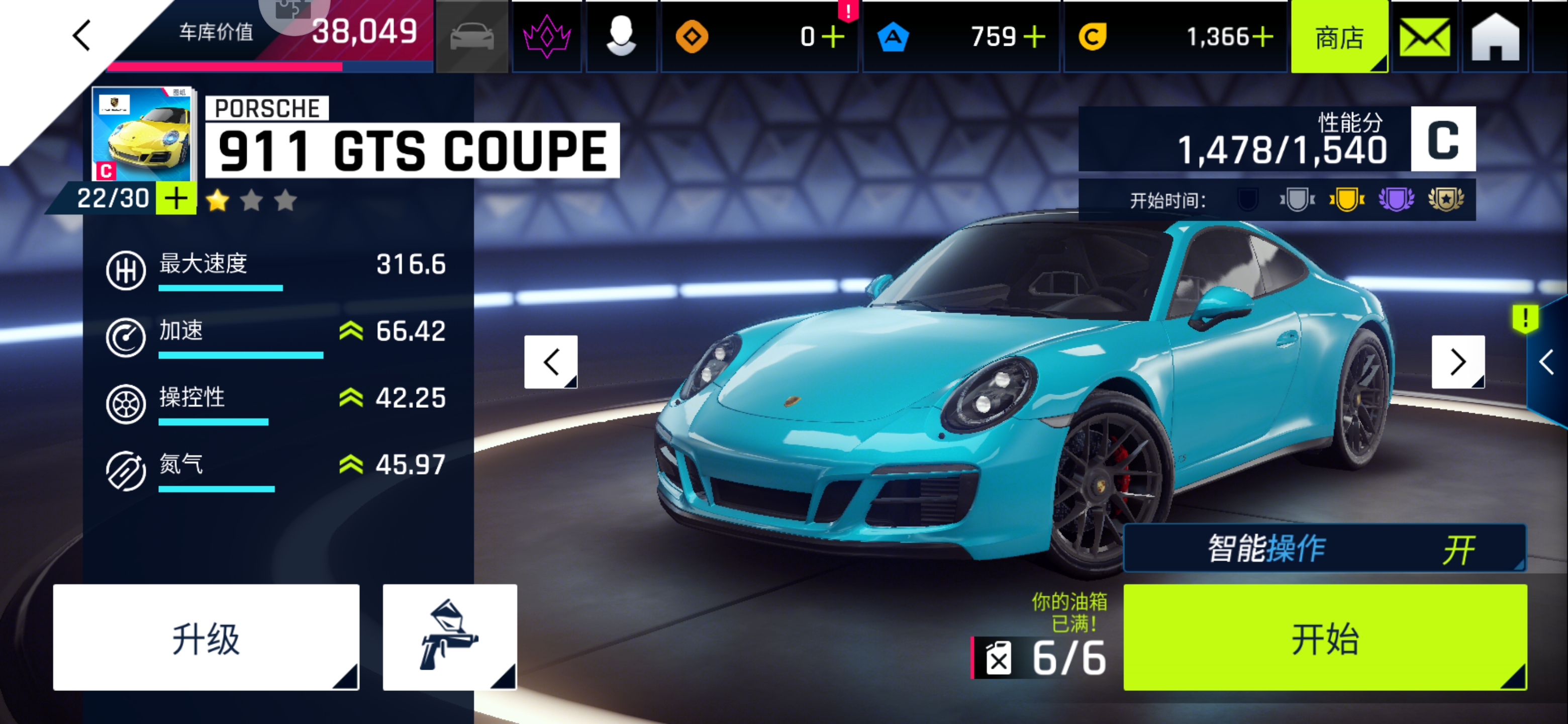Screen dimensions: 1568x724
Task: Add credits next to 1,366
Action: tap(1262, 38)
